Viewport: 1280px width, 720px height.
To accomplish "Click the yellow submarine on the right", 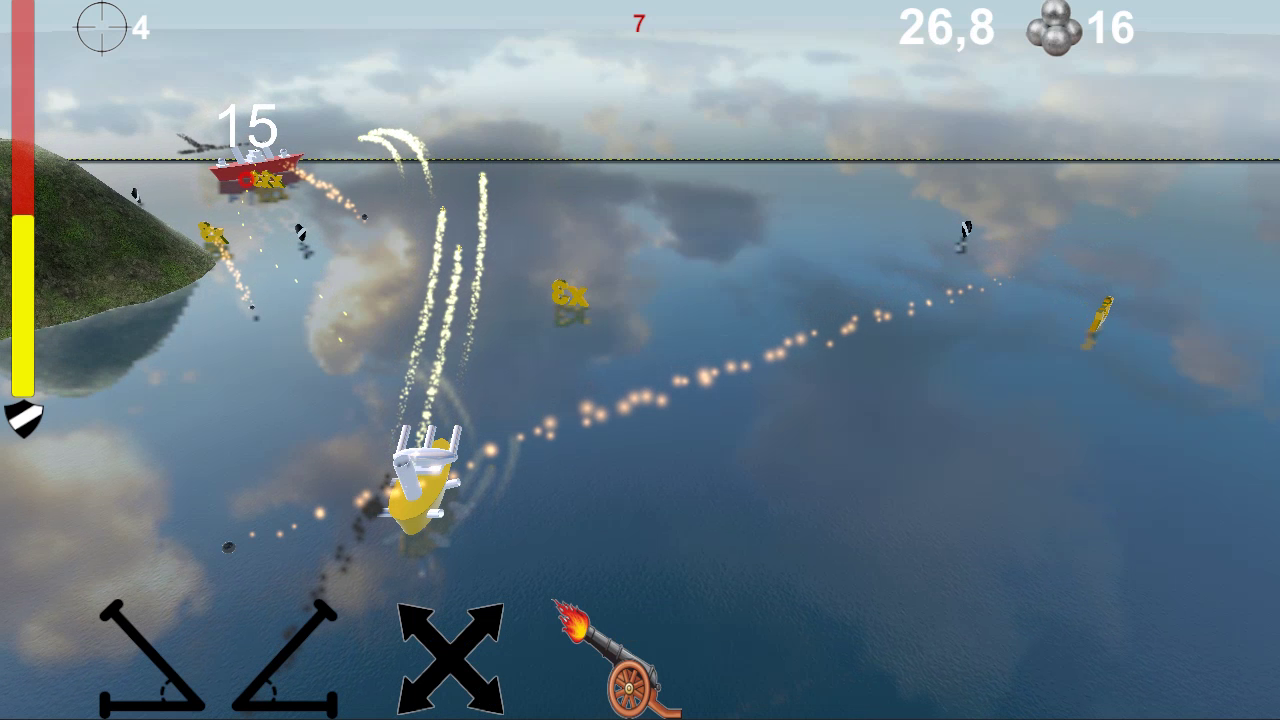I will 1103,313.
